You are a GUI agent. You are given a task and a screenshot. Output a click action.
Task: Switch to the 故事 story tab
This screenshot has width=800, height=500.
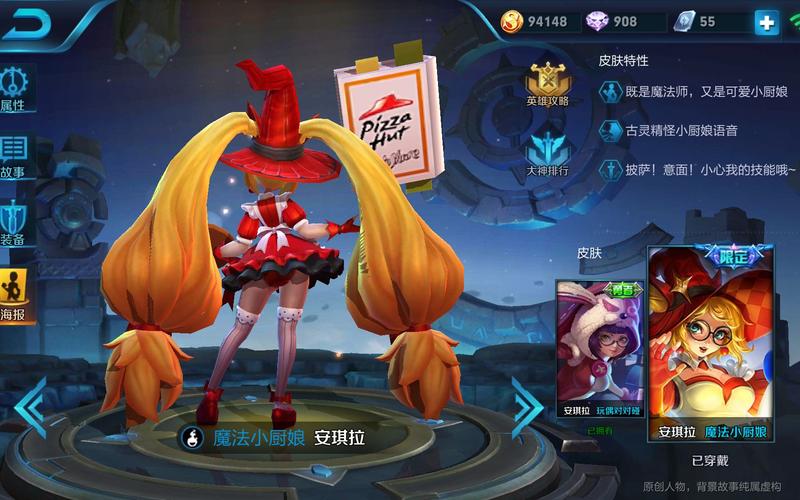point(14,157)
